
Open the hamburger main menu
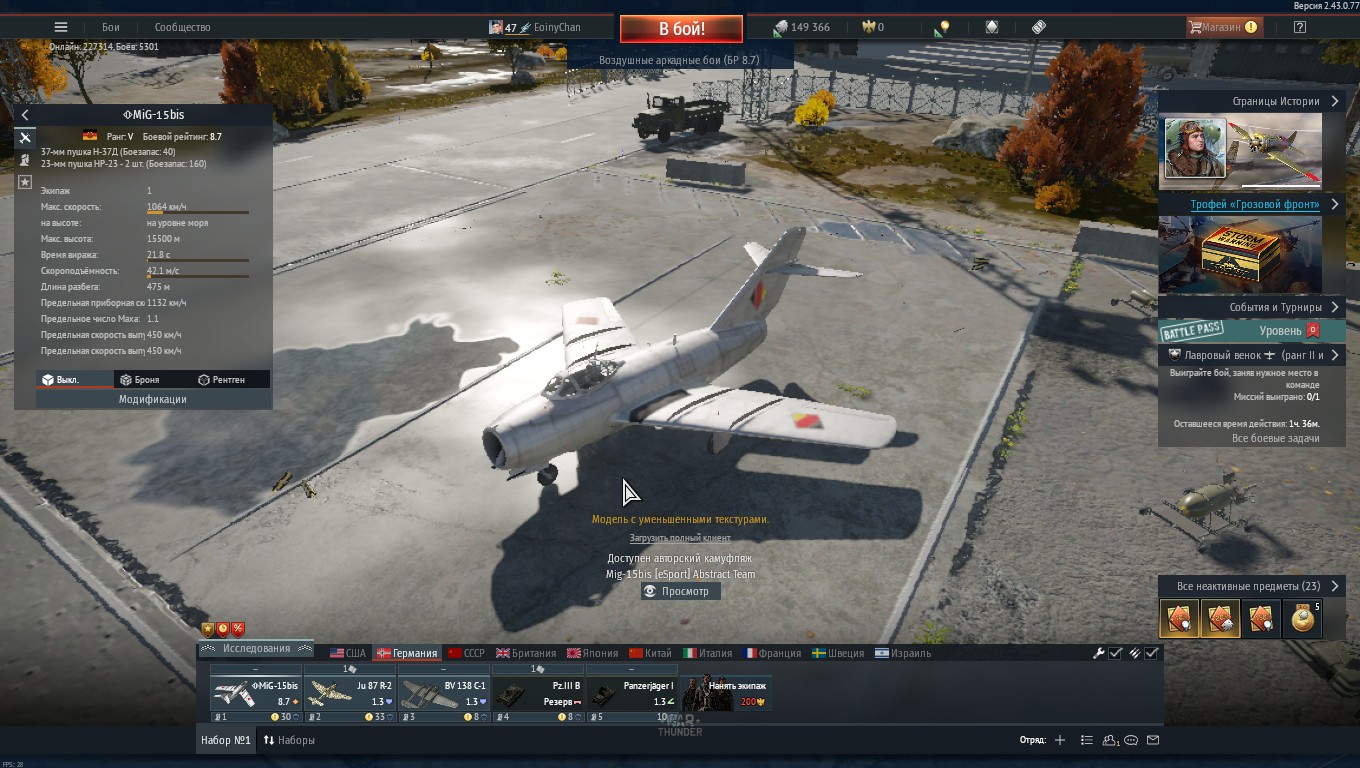(61, 28)
